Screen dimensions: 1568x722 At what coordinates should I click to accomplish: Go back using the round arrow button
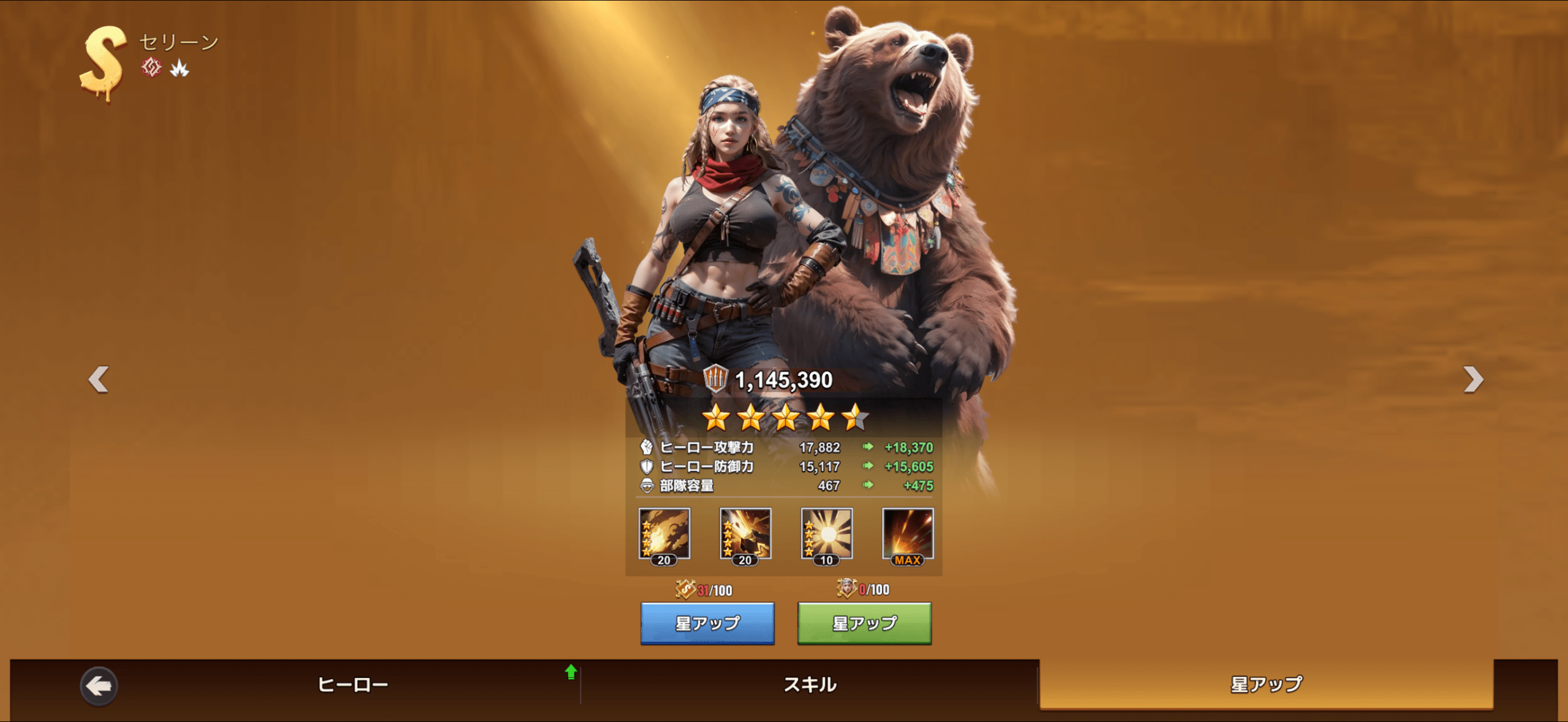click(x=99, y=686)
